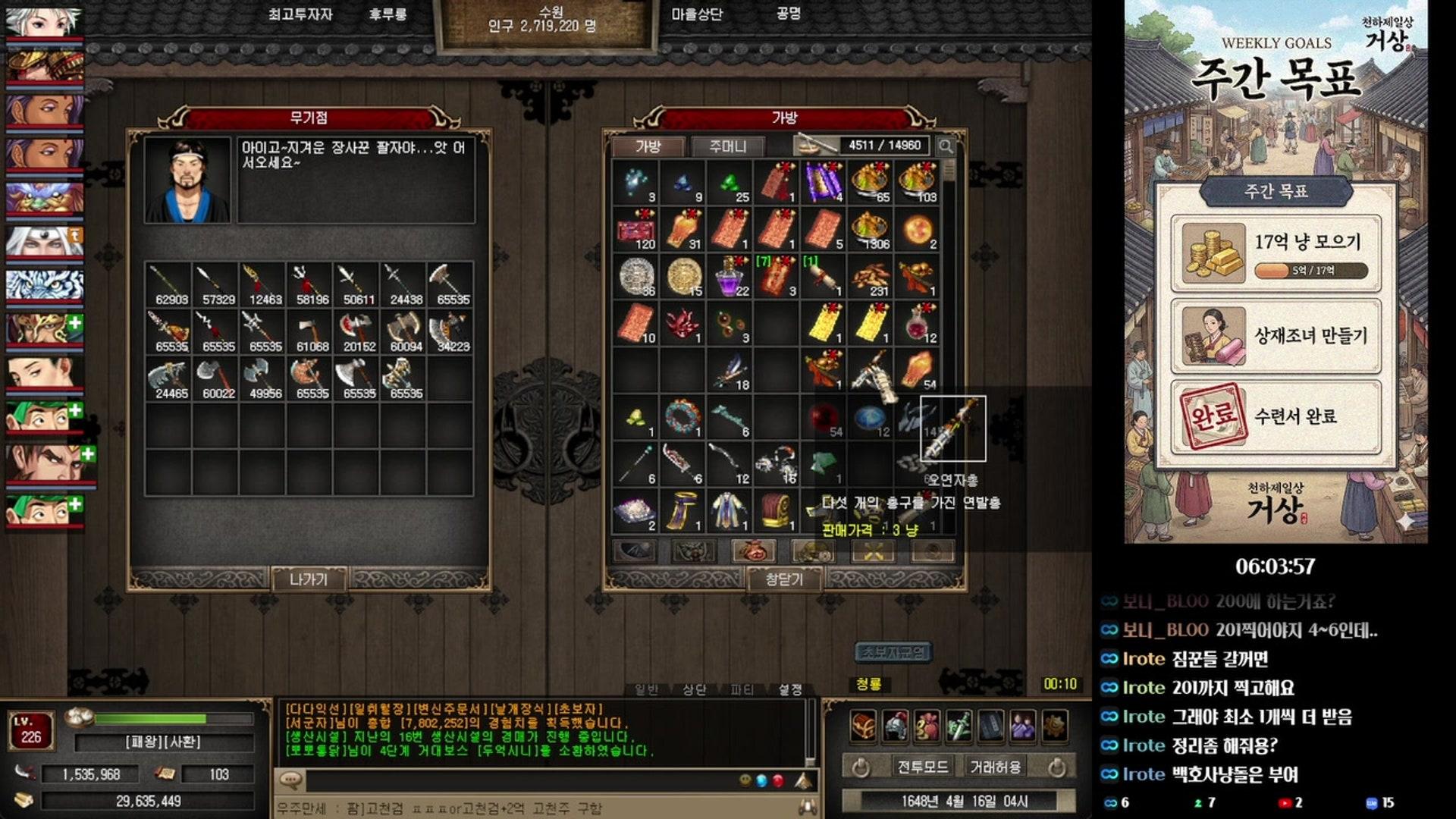1456x819 pixels.
Task: Select the shop axe with stock 49956
Action: click(263, 378)
